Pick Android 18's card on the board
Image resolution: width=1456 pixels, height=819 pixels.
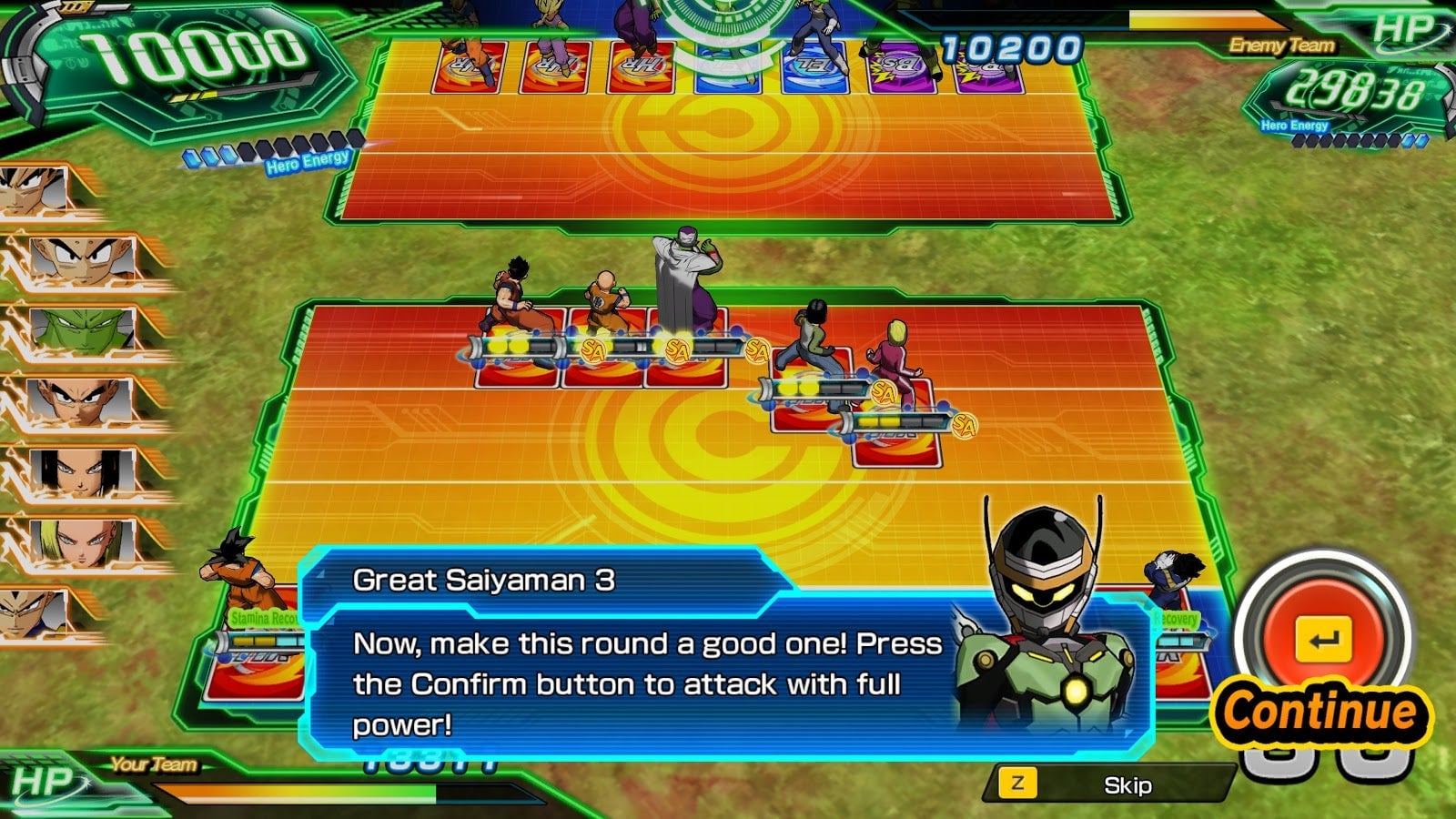tap(897, 444)
